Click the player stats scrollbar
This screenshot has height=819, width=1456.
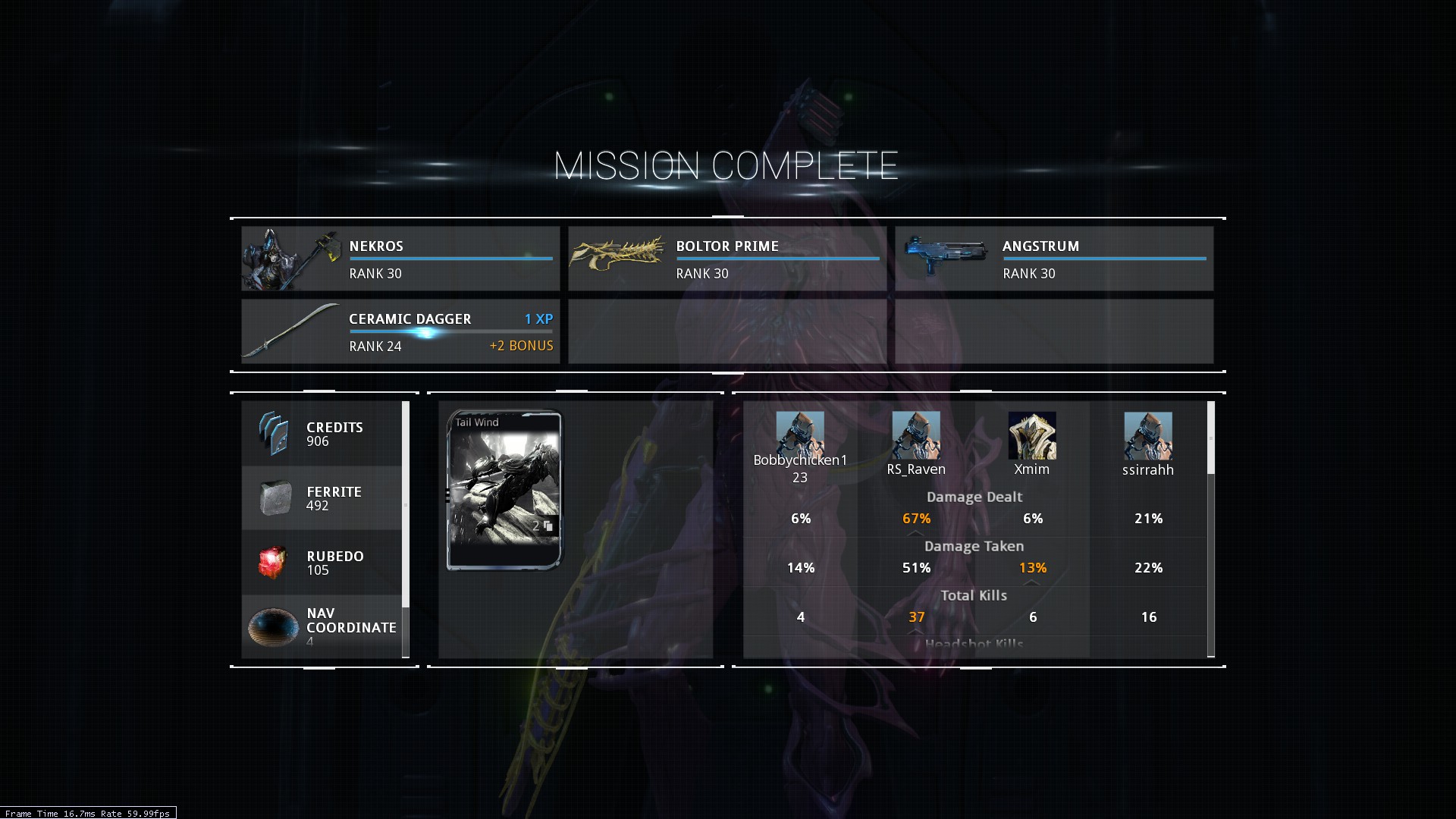point(1211,438)
